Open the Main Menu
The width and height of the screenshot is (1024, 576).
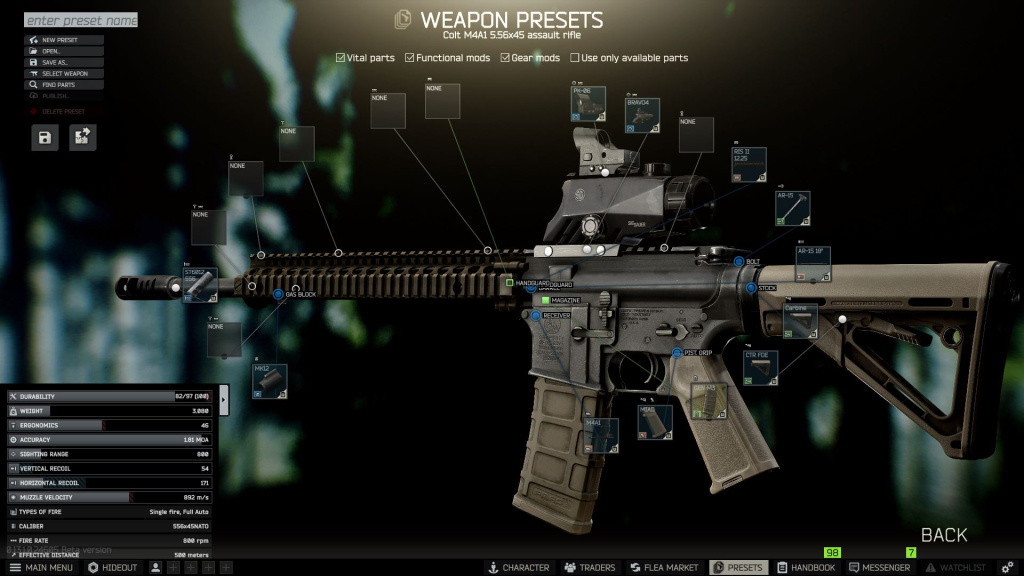point(41,568)
